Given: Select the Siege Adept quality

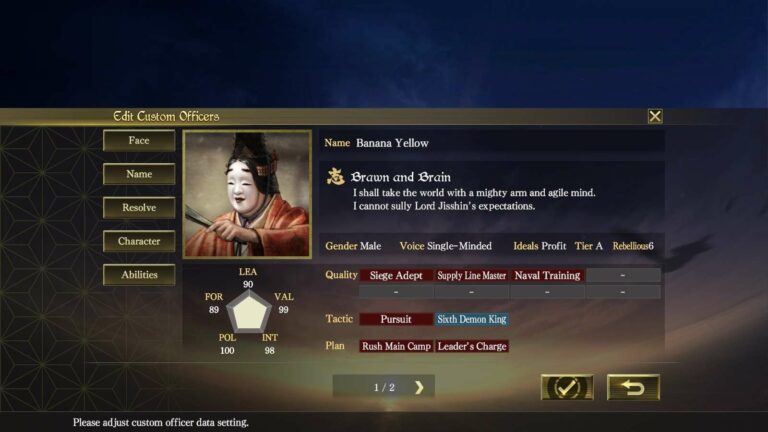Looking at the screenshot, I should tap(396, 275).
